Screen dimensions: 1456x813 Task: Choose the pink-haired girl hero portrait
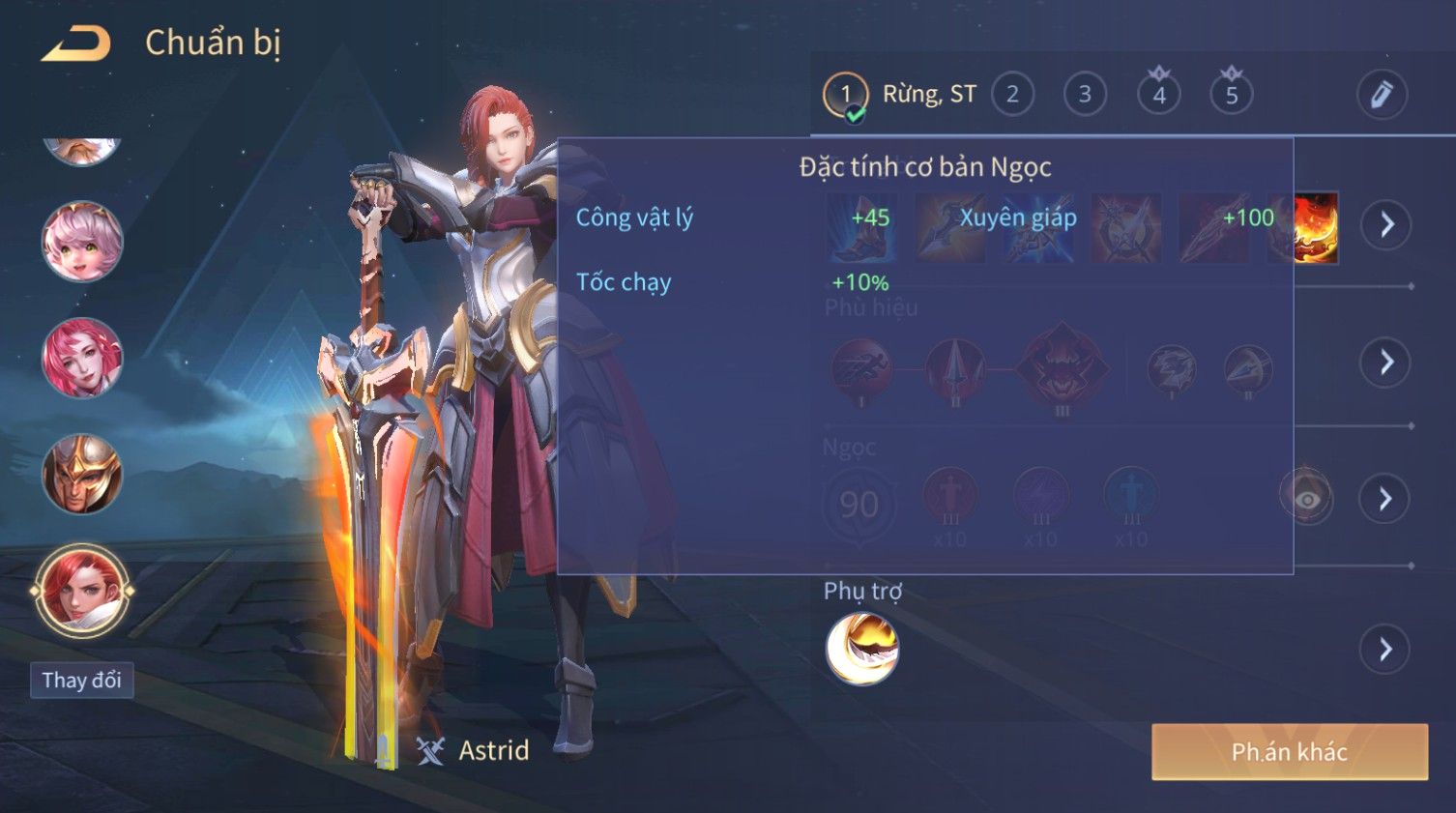(82, 242)
